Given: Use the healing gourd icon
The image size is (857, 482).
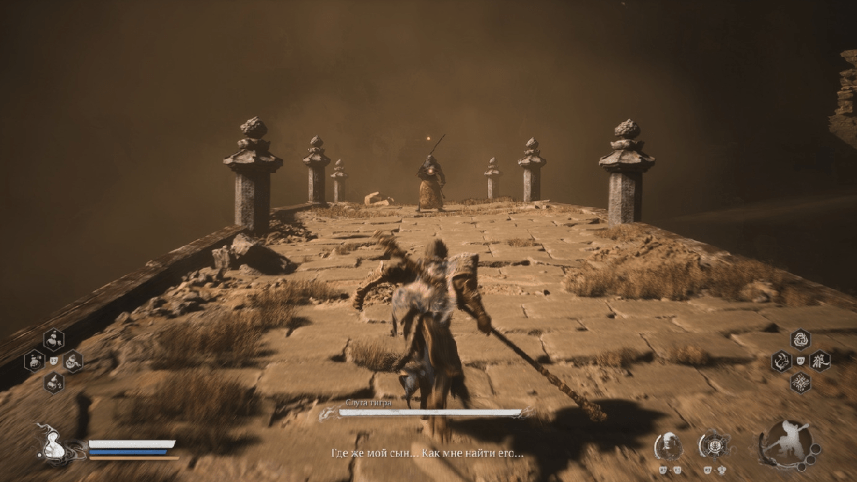Looking at the screenshot, I should pyautogui.click(x=51, y=445).
